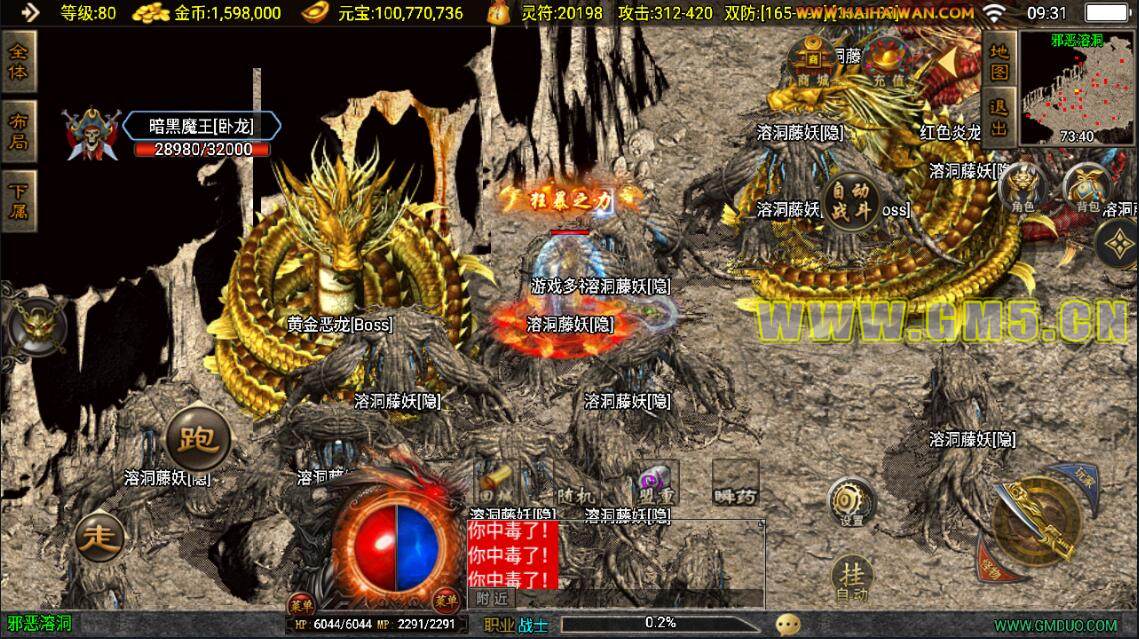The image size is (1139, 639).
Task: Open chat with the speech bubble icon
Action: [789, 624]
